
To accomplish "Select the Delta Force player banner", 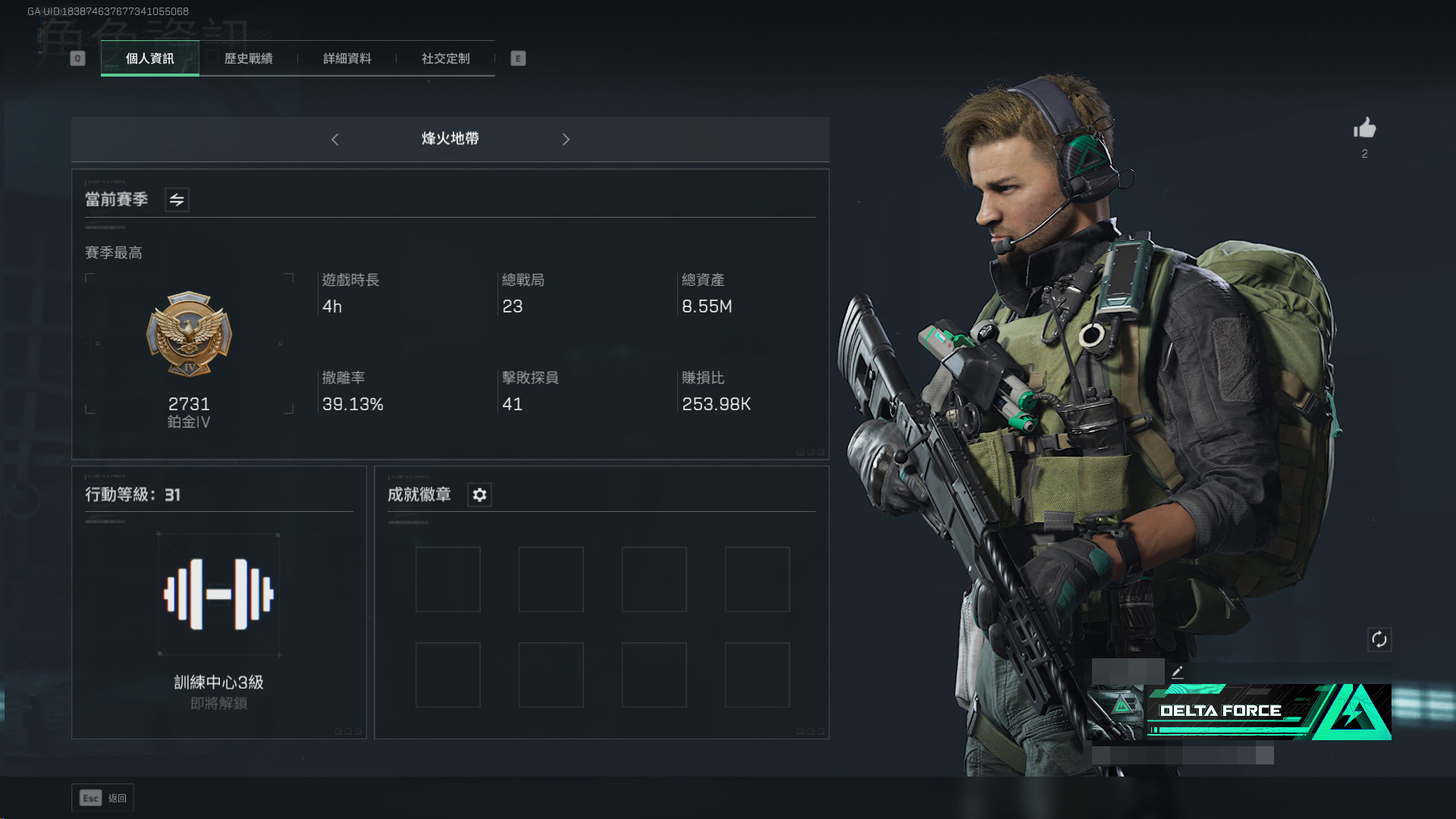I will (1241, 711).
